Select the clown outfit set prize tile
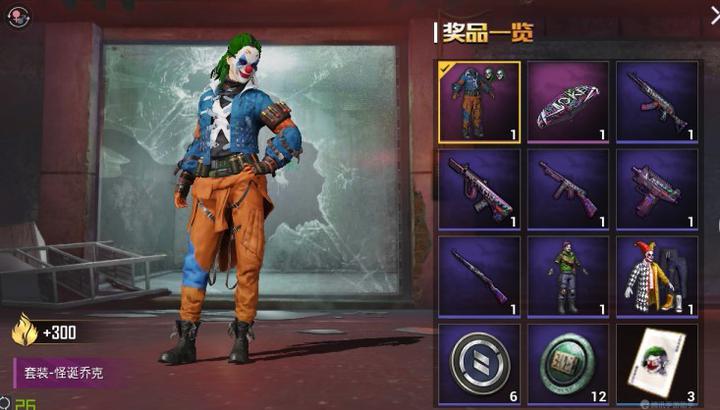720x410 pixels. pos(479,102)
